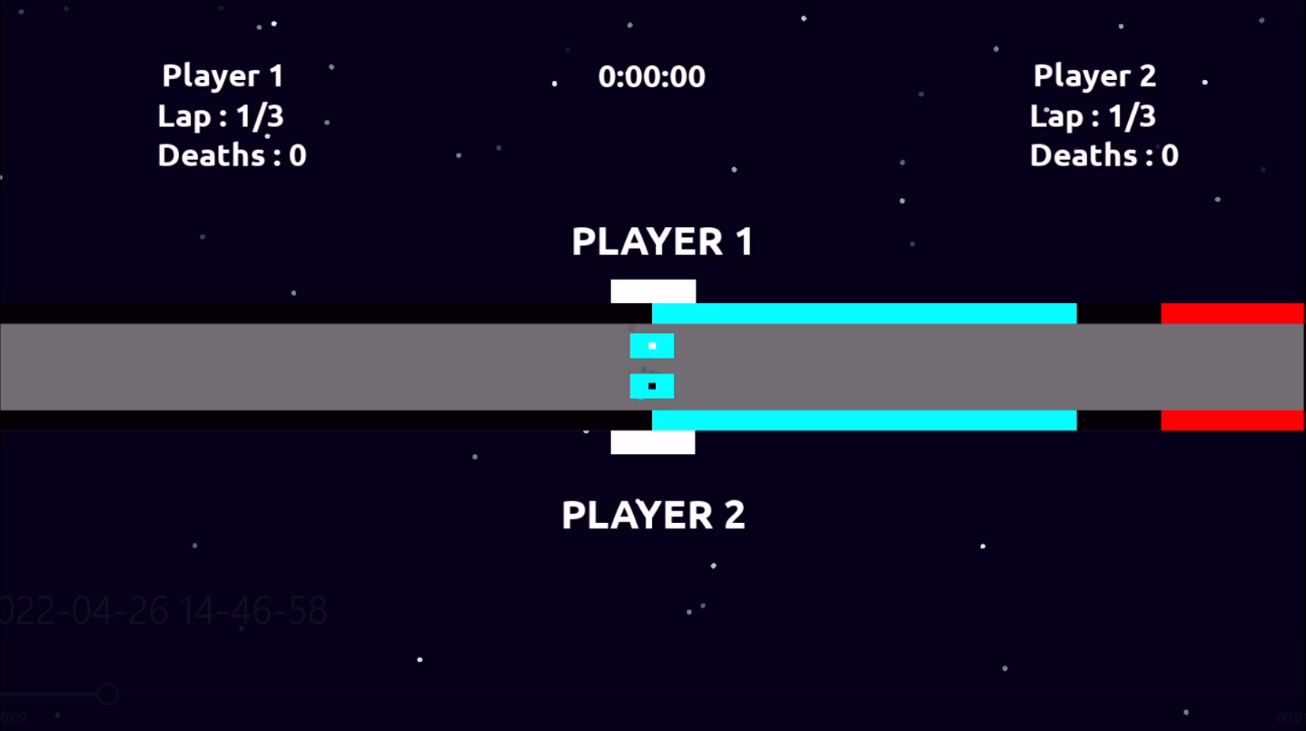1306x731 pixels.
Task: Click the video seek slider handle
Action: tap(107, 693)
